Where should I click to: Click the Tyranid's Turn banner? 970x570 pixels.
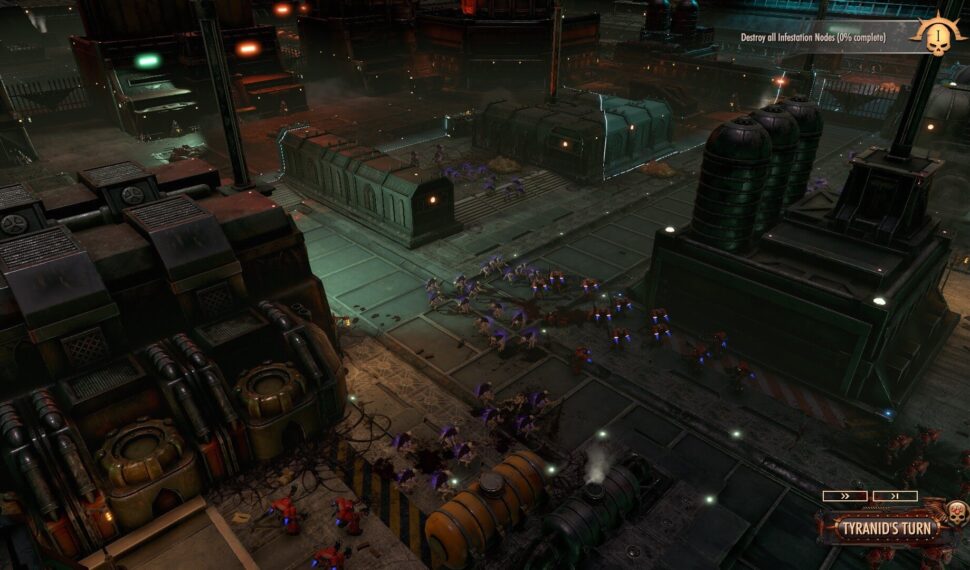pyautogui.click(x=877, y=526)
